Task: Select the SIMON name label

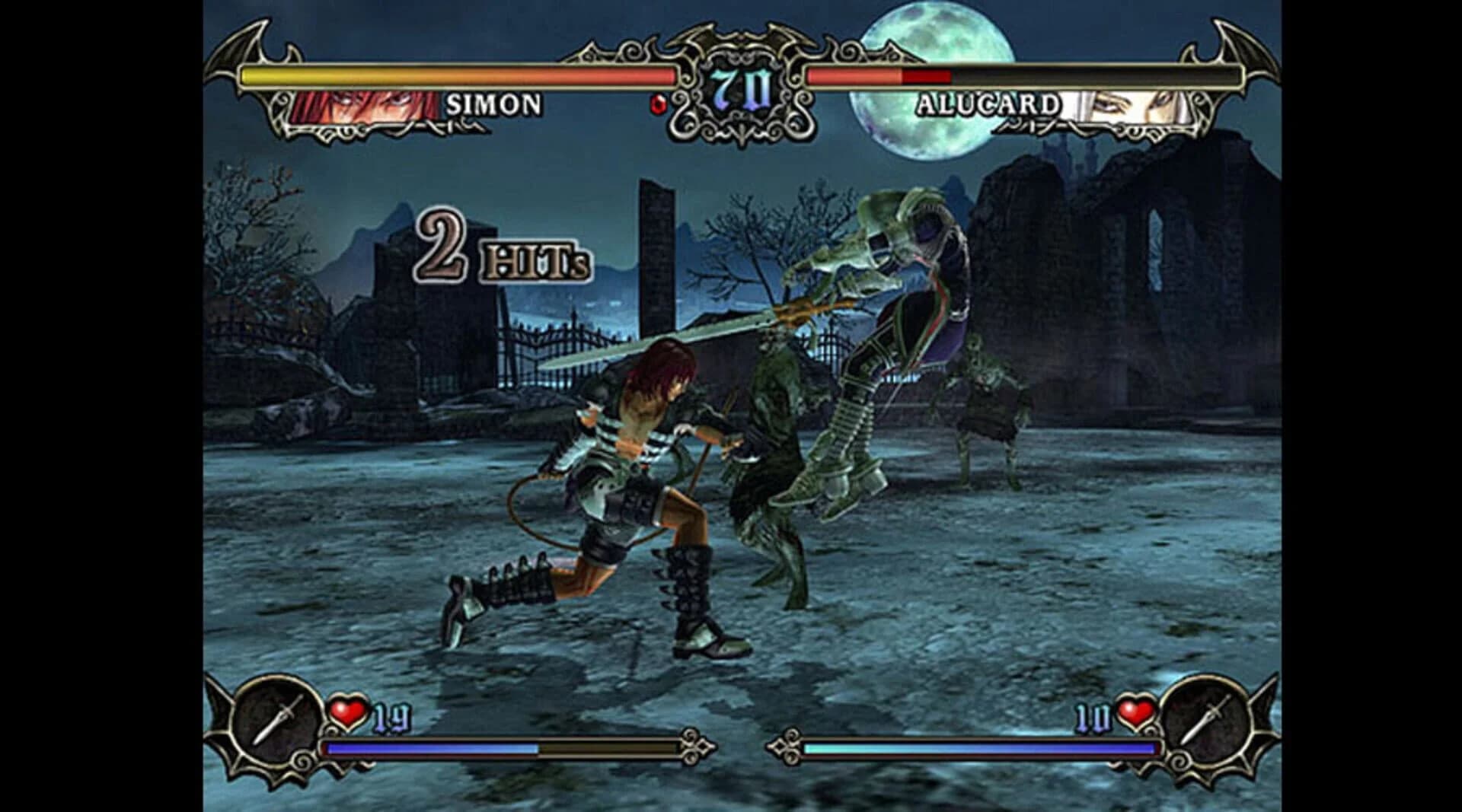Action: coord(496,103)
